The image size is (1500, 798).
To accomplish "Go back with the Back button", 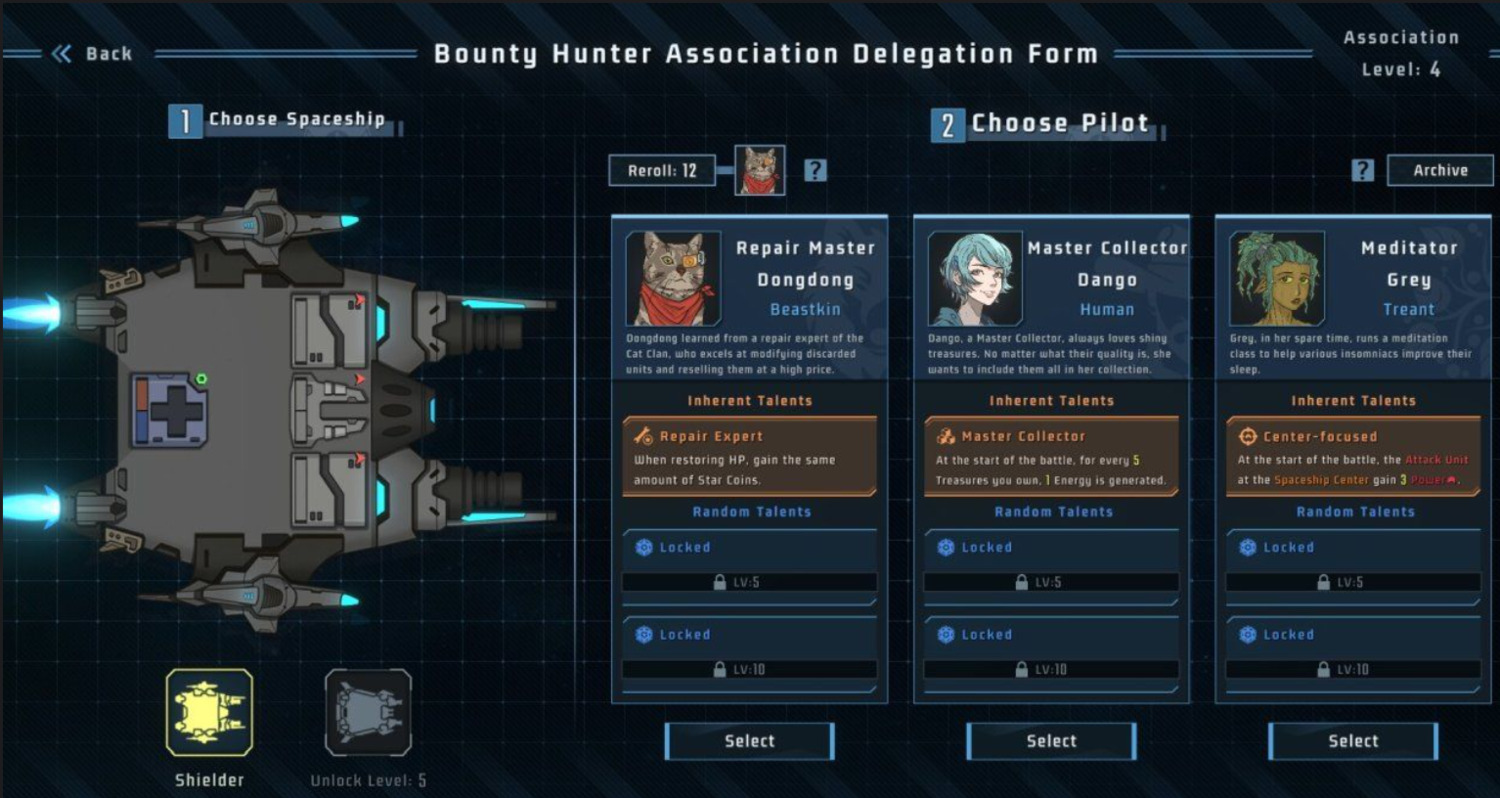I will [92, 54].
